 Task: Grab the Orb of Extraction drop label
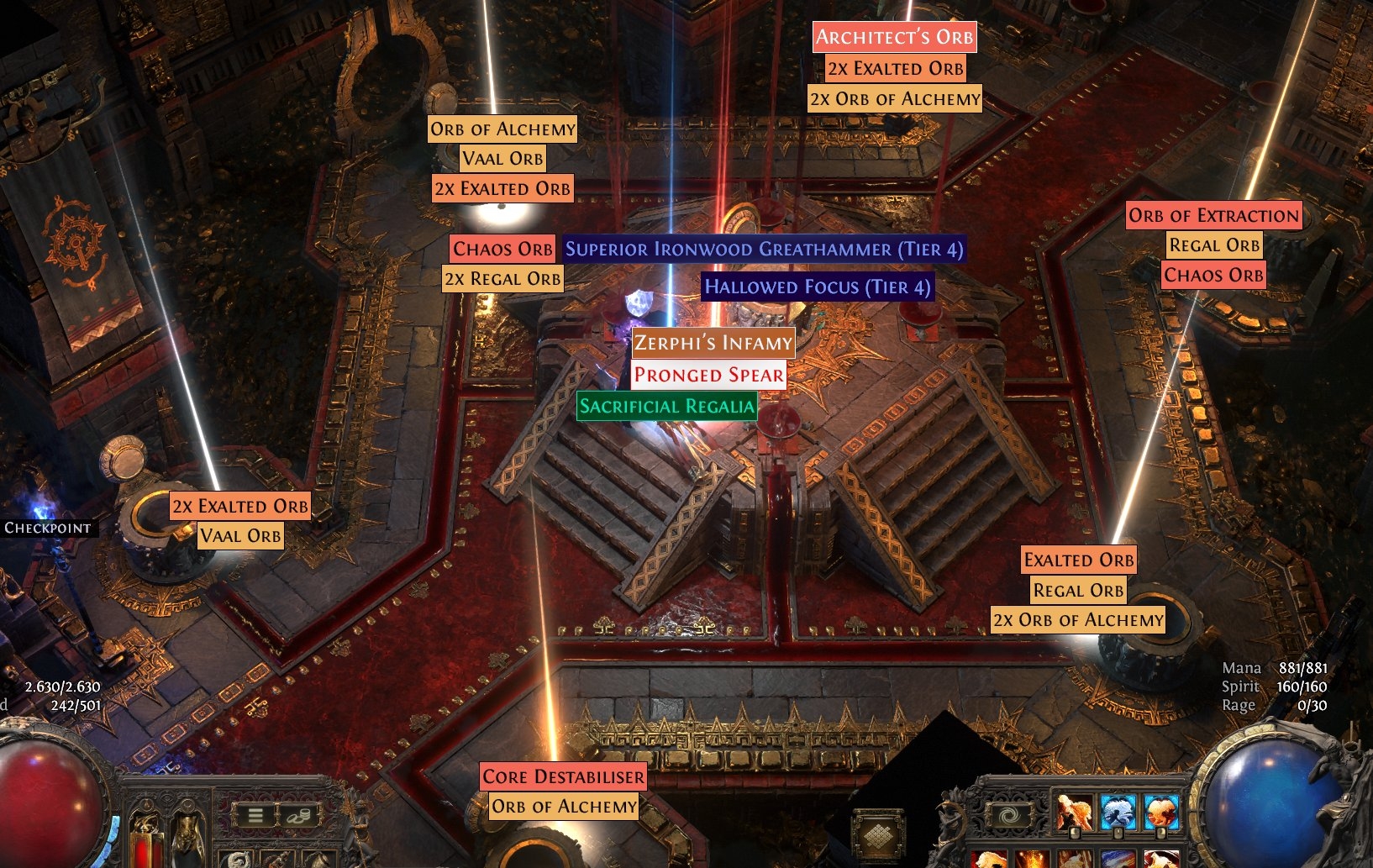click(x=1213, y=215)
